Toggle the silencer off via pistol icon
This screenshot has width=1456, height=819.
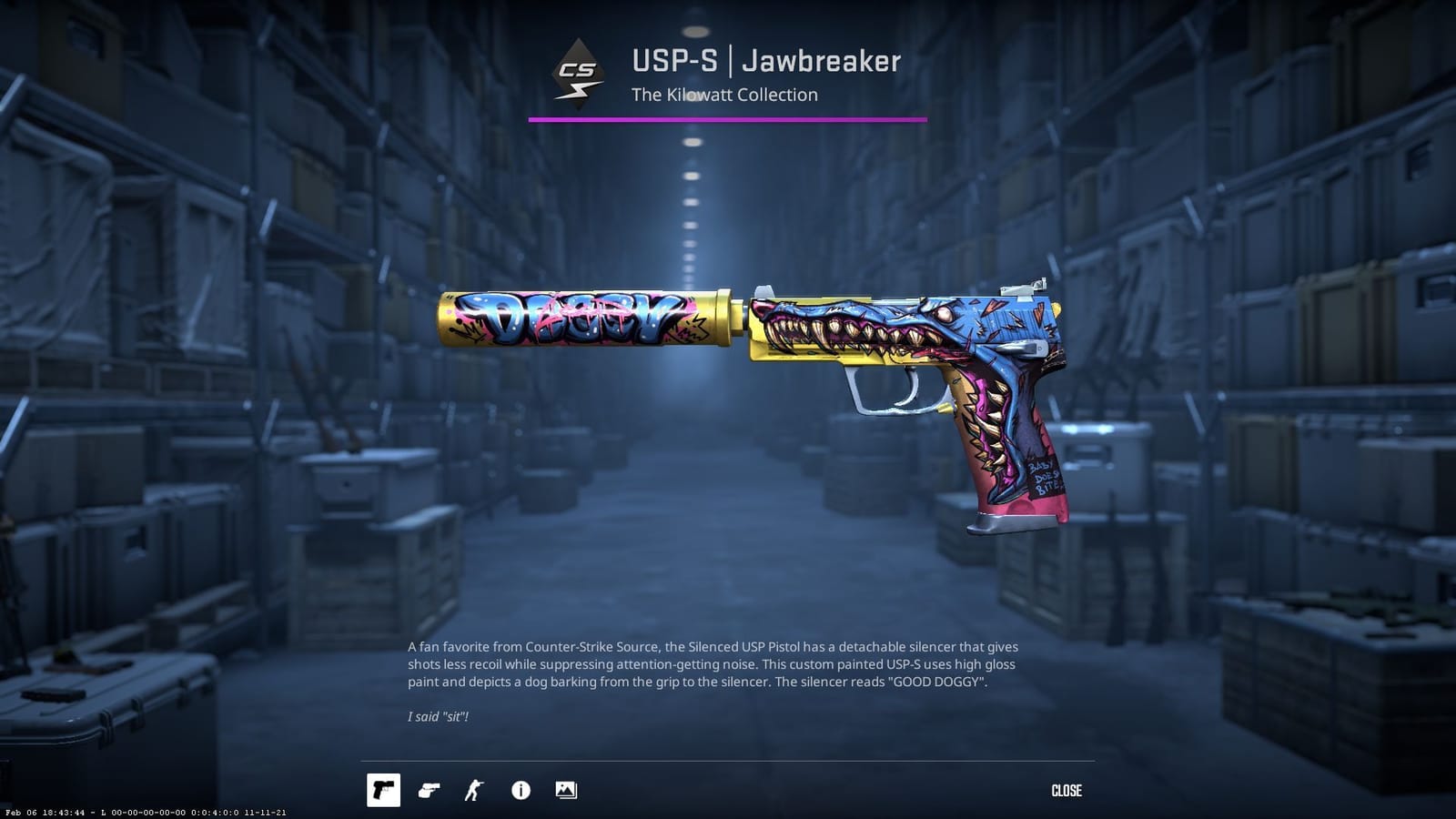point(430,791)
